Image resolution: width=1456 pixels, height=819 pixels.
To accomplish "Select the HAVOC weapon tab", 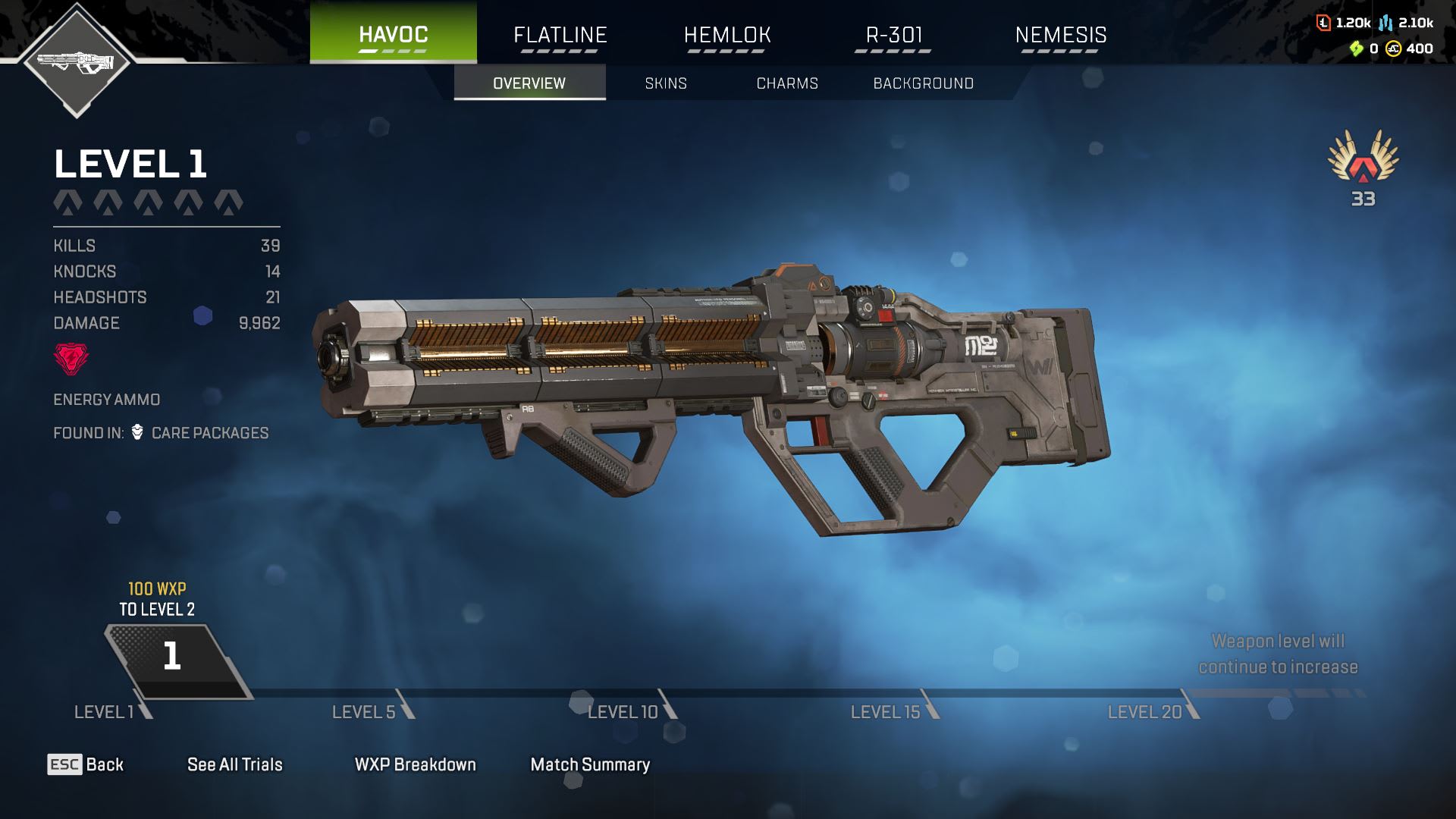I will (393, 34).
